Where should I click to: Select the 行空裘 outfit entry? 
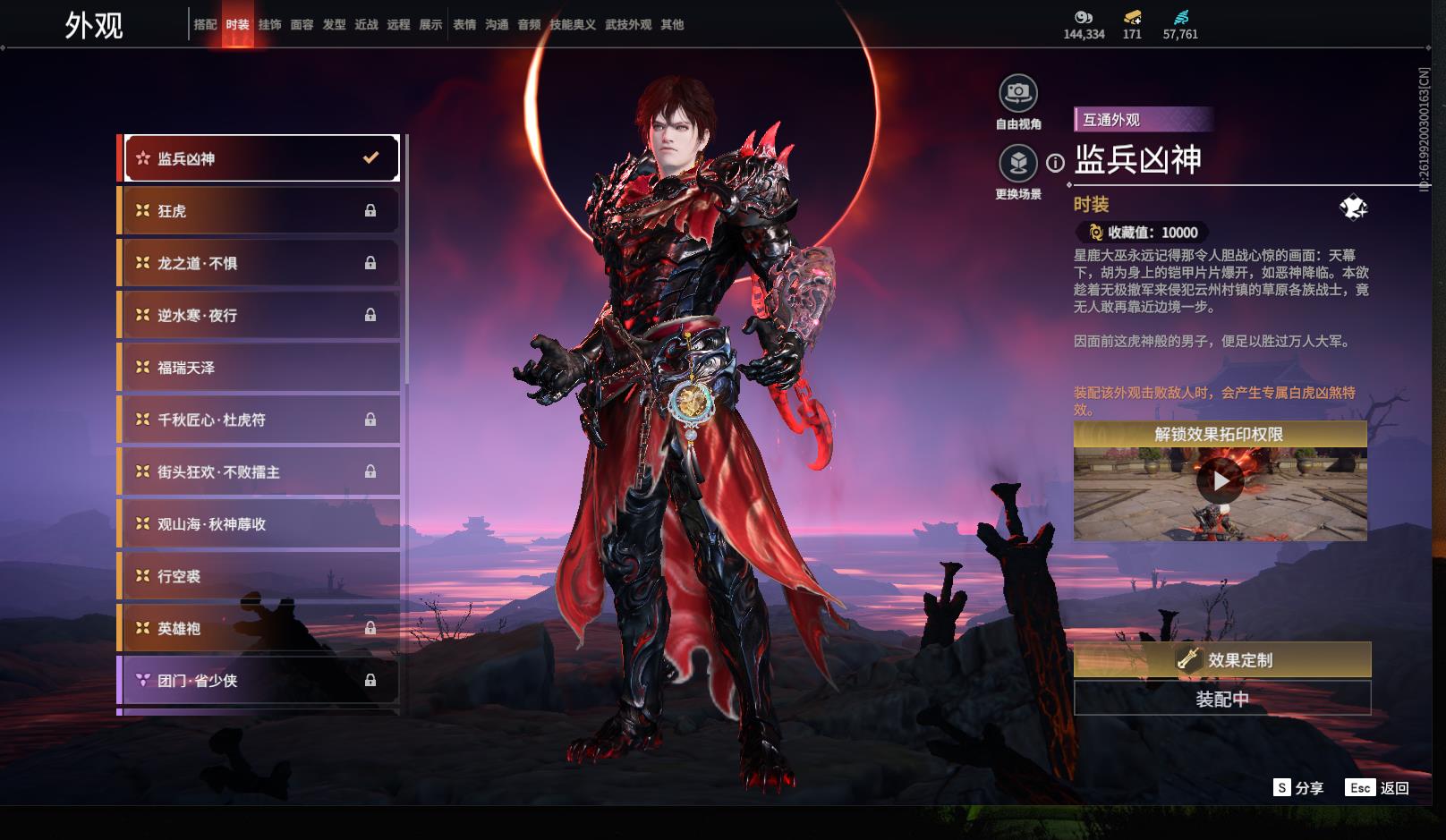coord(259,576)
